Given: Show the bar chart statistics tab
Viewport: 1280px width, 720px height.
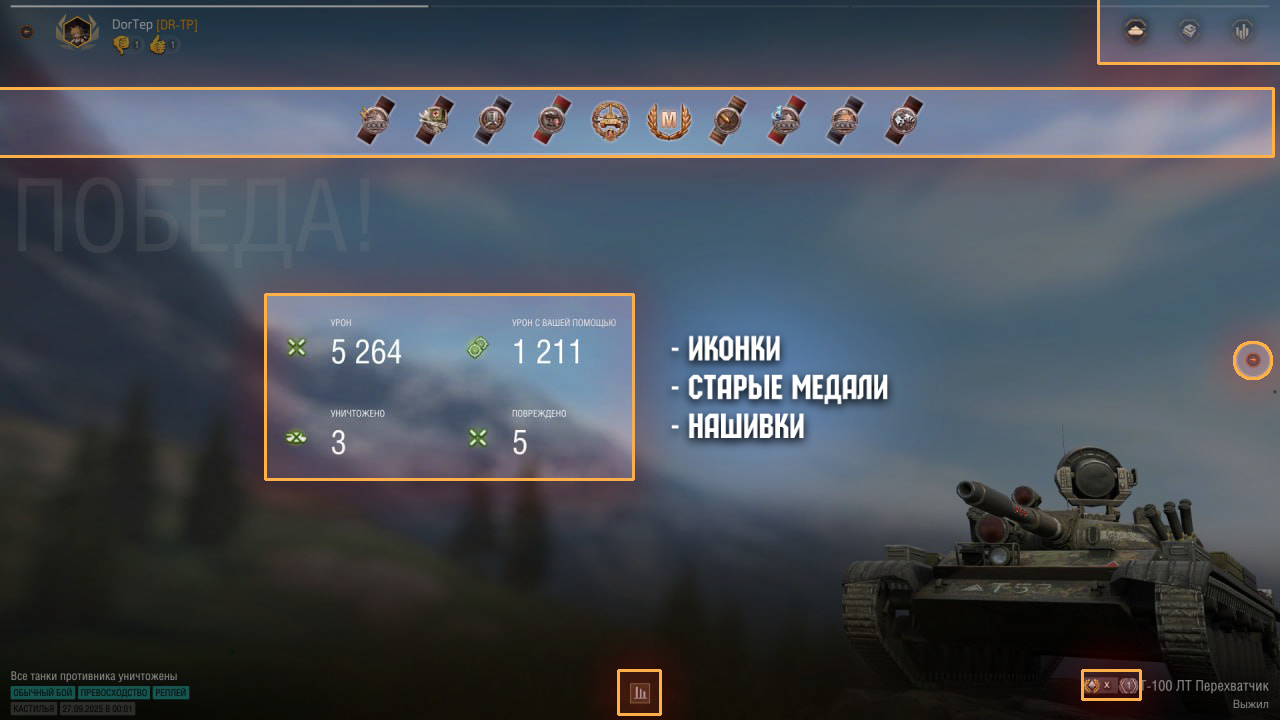Looking at the screenshot, I should tap(1242, 31).
